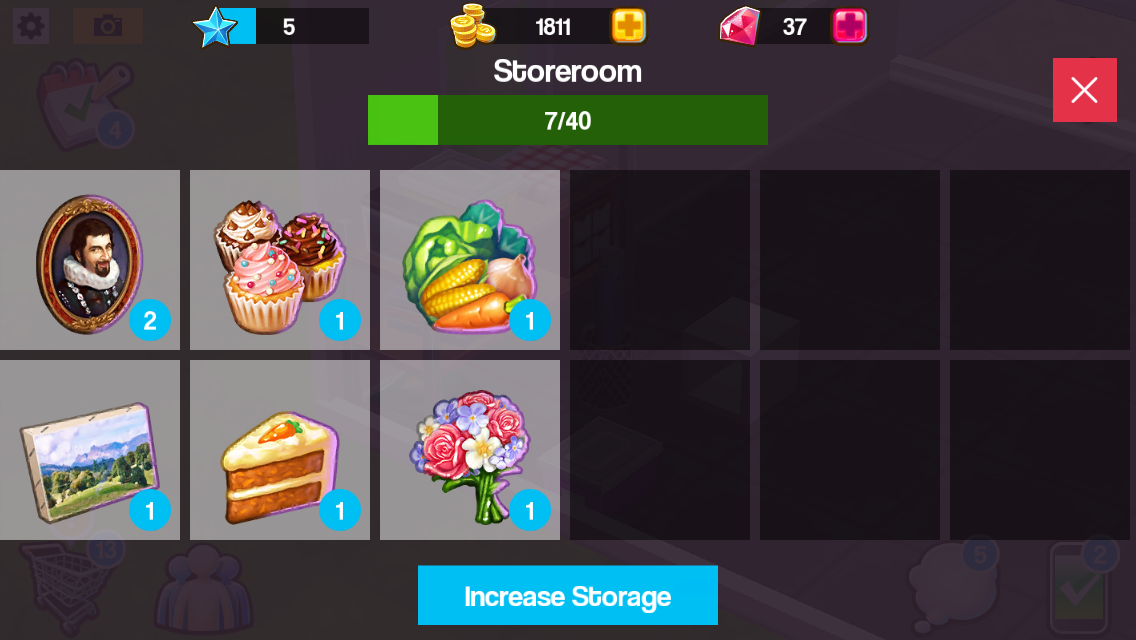Tap the Increase Storage button
Viewport: 1136px width, 640px height.
point(567,595)
